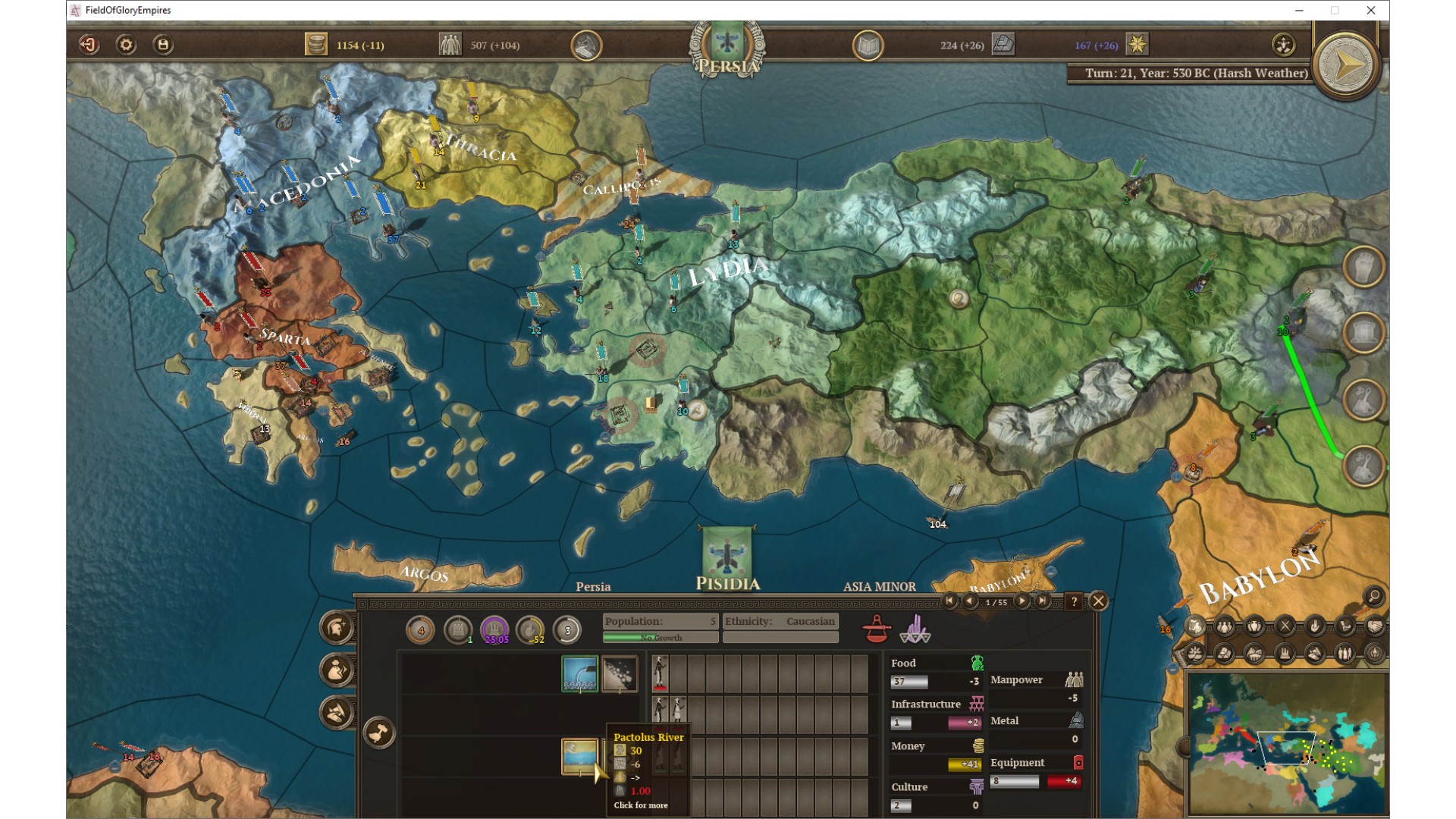
Task: Jump to the last region
Action: [1043, 601]
